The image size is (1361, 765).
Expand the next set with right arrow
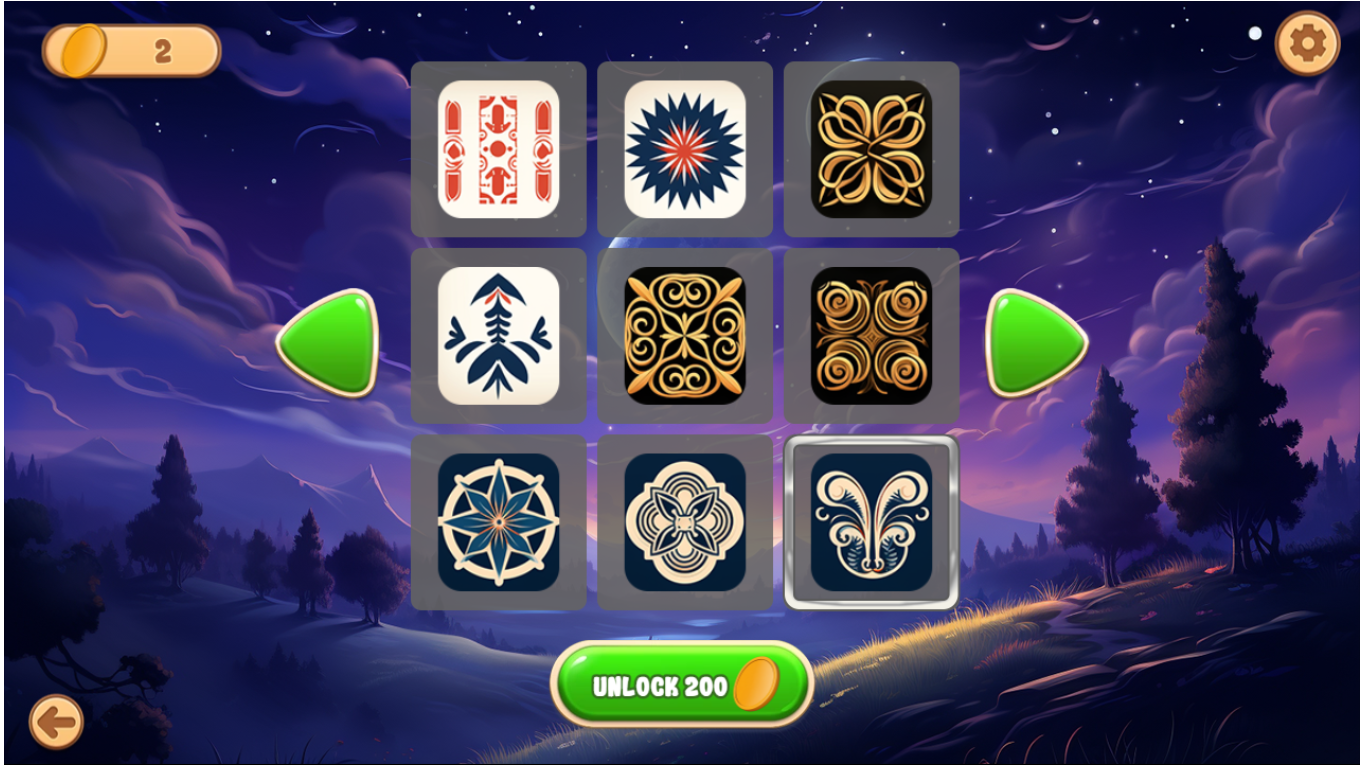[x=1034, y=340]
